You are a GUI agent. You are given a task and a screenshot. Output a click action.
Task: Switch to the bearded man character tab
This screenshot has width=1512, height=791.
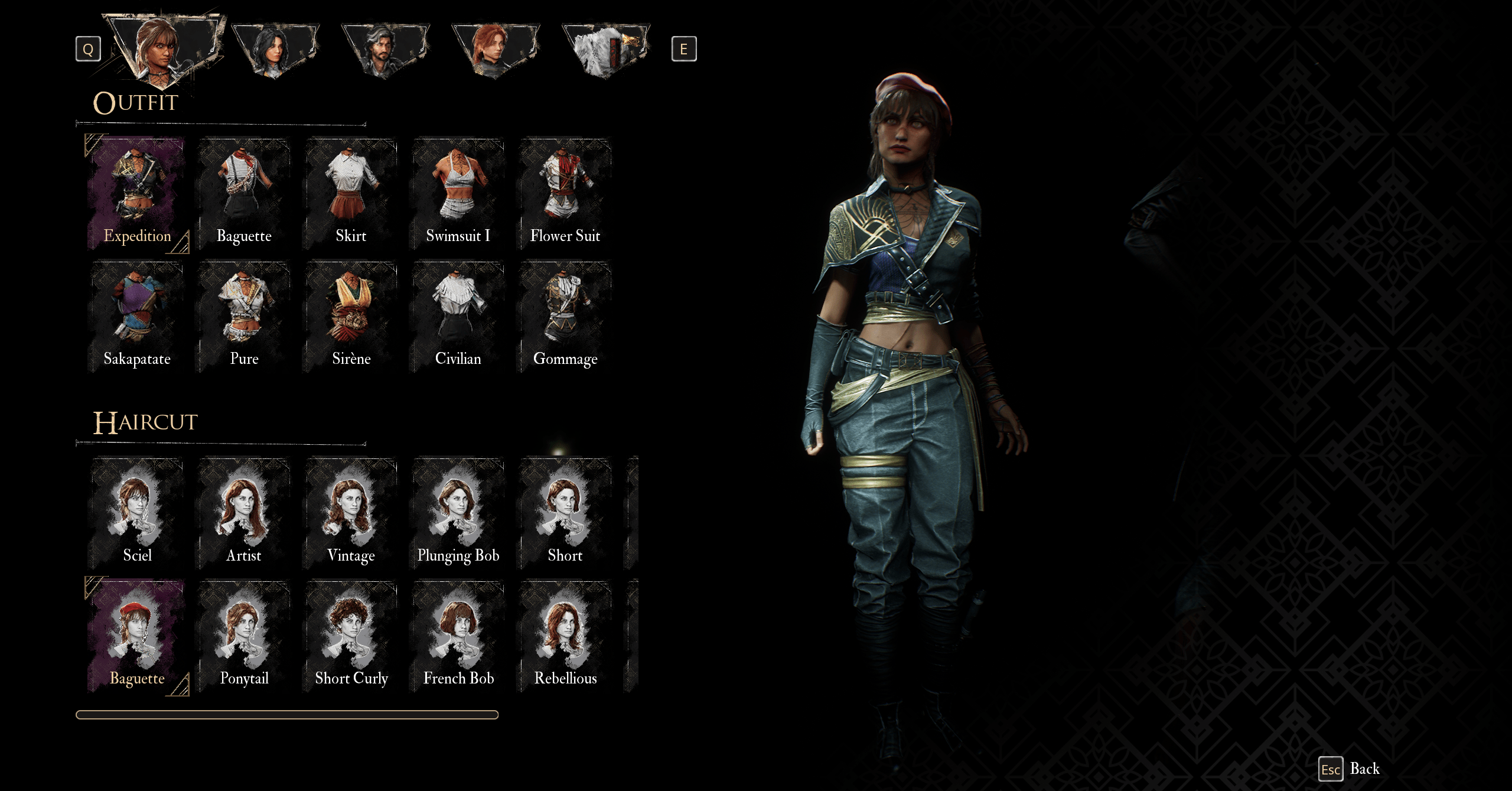(x=384, y=50)
